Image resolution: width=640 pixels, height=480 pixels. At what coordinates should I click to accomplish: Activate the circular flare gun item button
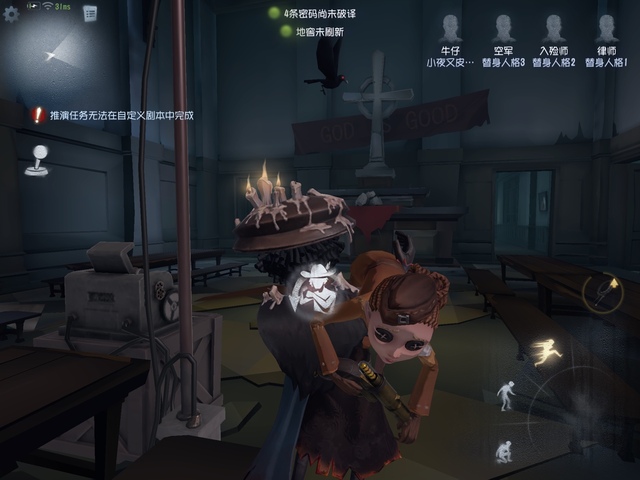(x=603, y=291)
